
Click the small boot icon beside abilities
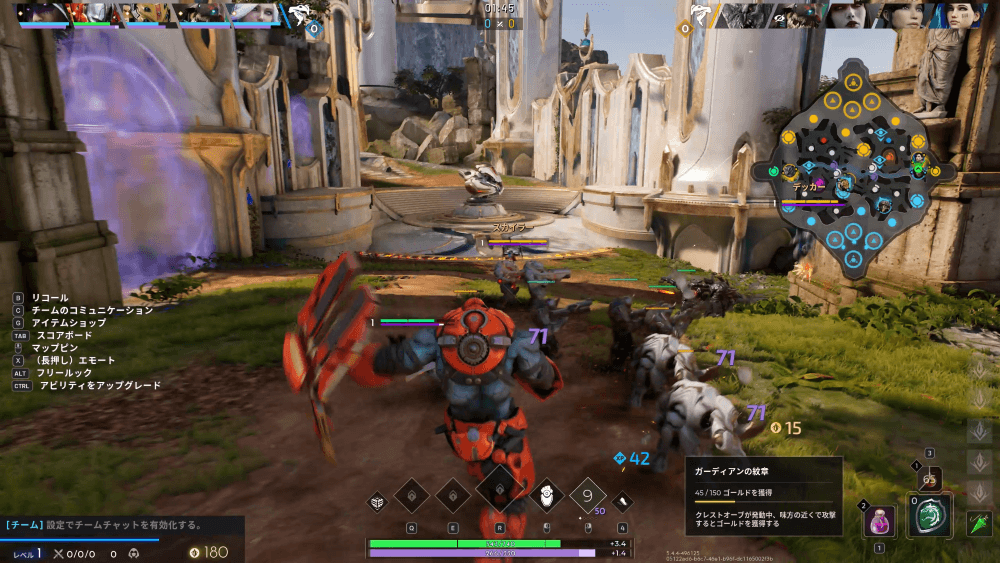[x=623, y=501]
